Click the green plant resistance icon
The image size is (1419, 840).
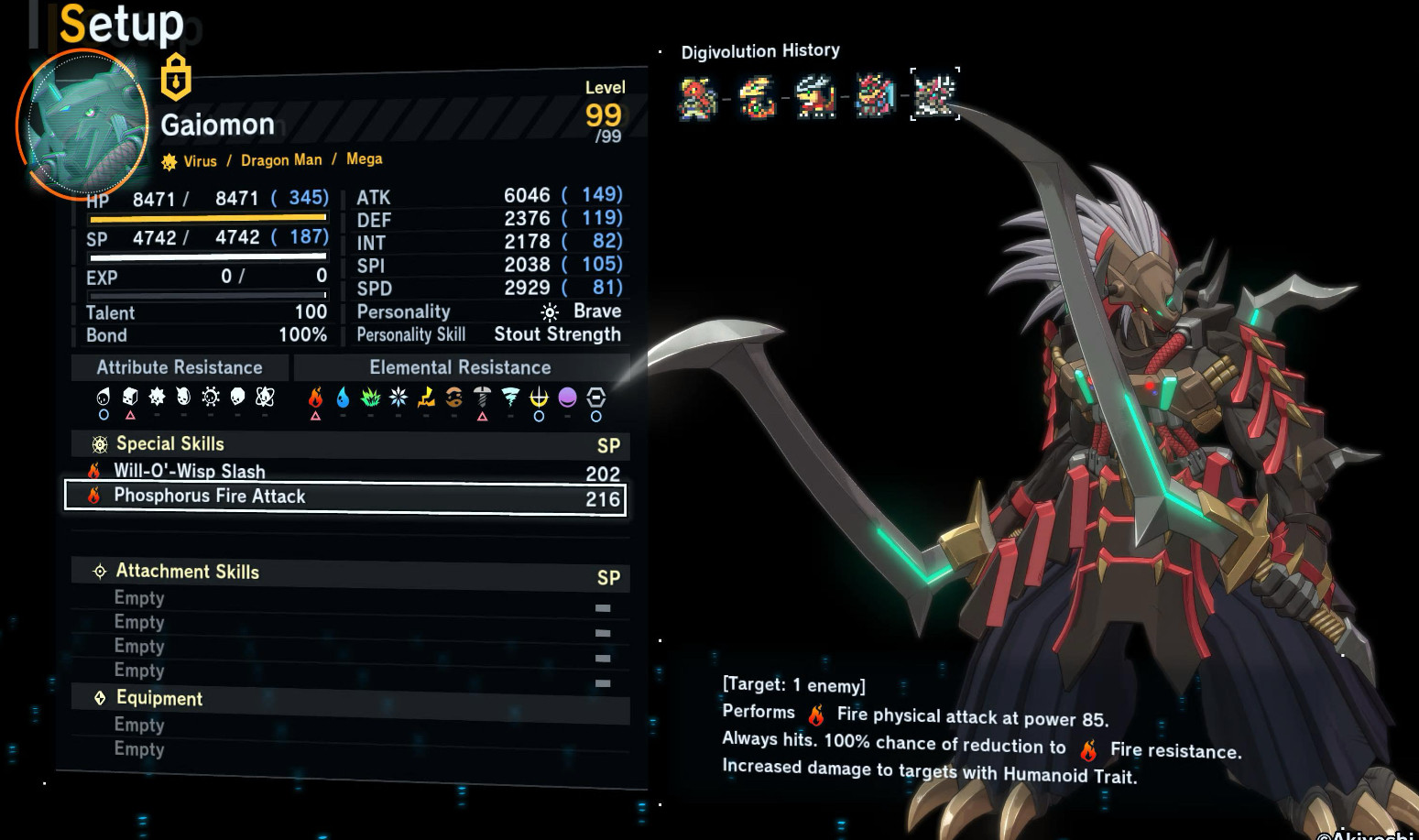370,397
